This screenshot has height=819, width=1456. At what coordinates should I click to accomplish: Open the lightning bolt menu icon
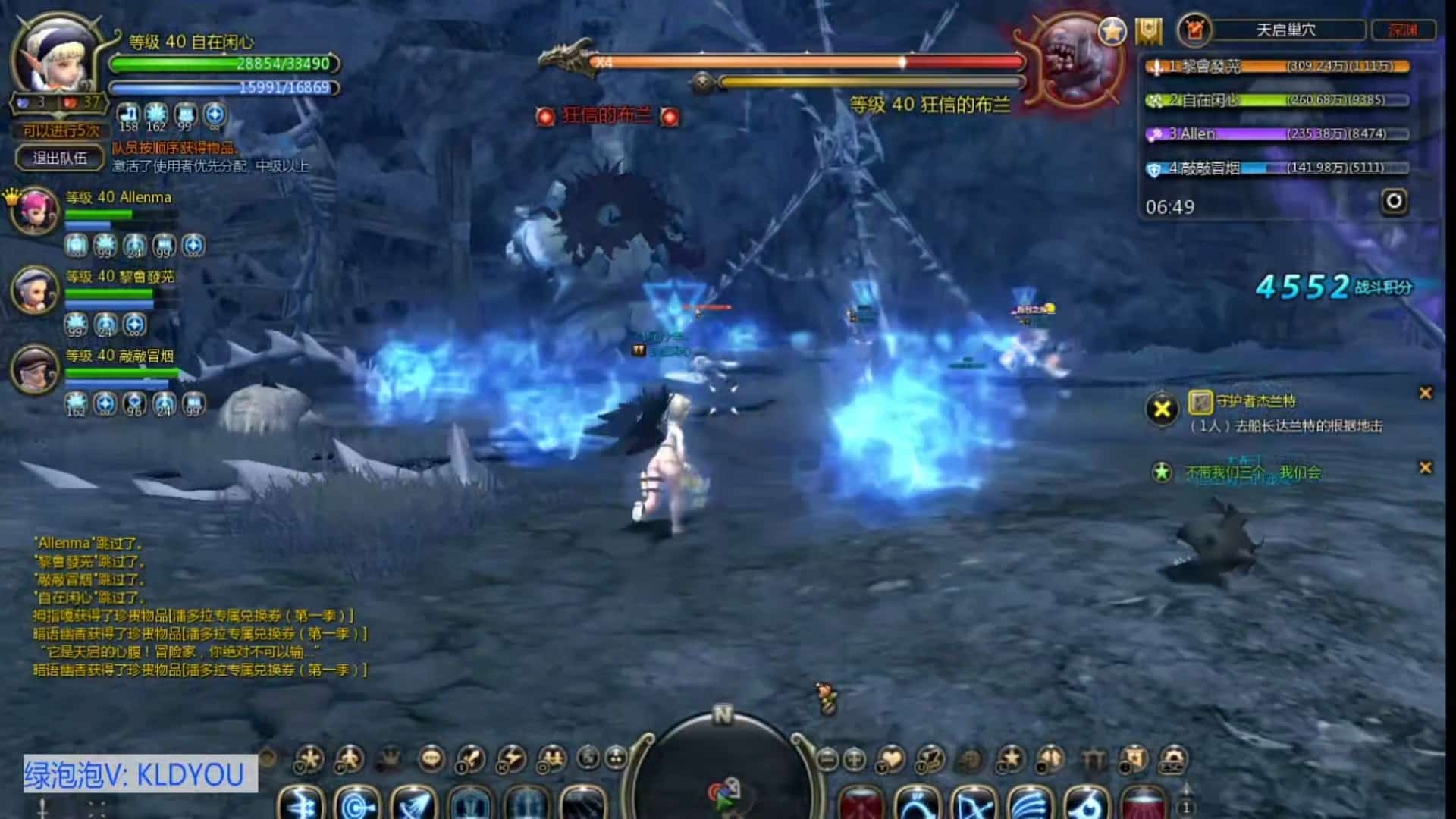[x=511, y=758]
